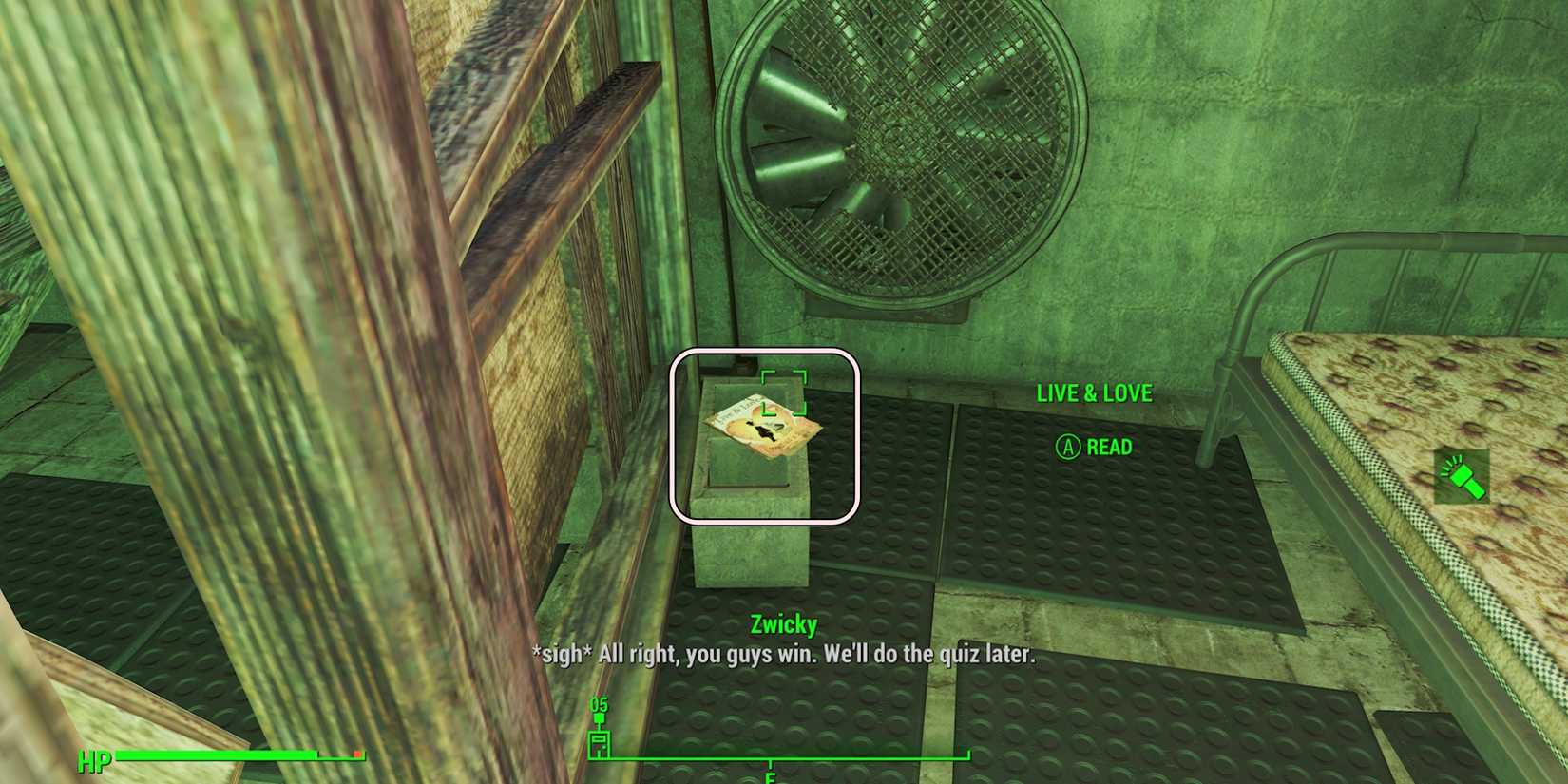Click the subtitle dialogue text line

coord(786,655)
